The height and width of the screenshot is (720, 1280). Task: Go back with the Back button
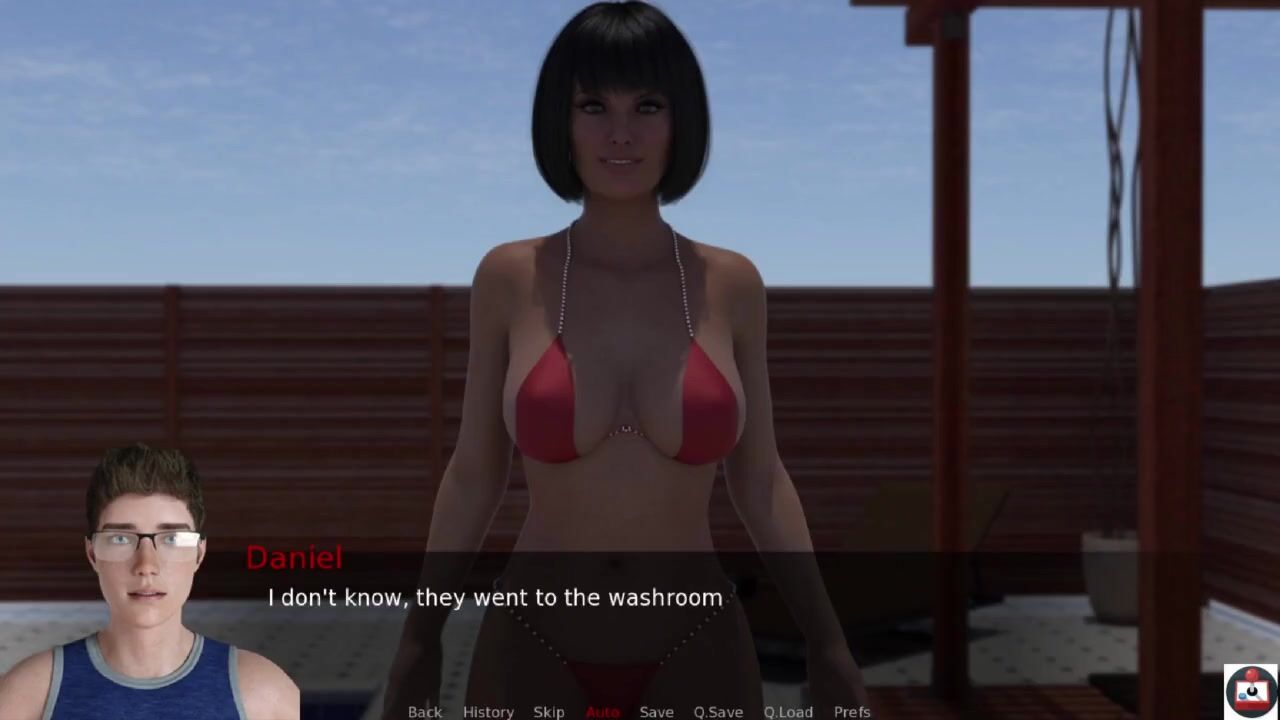424,711
